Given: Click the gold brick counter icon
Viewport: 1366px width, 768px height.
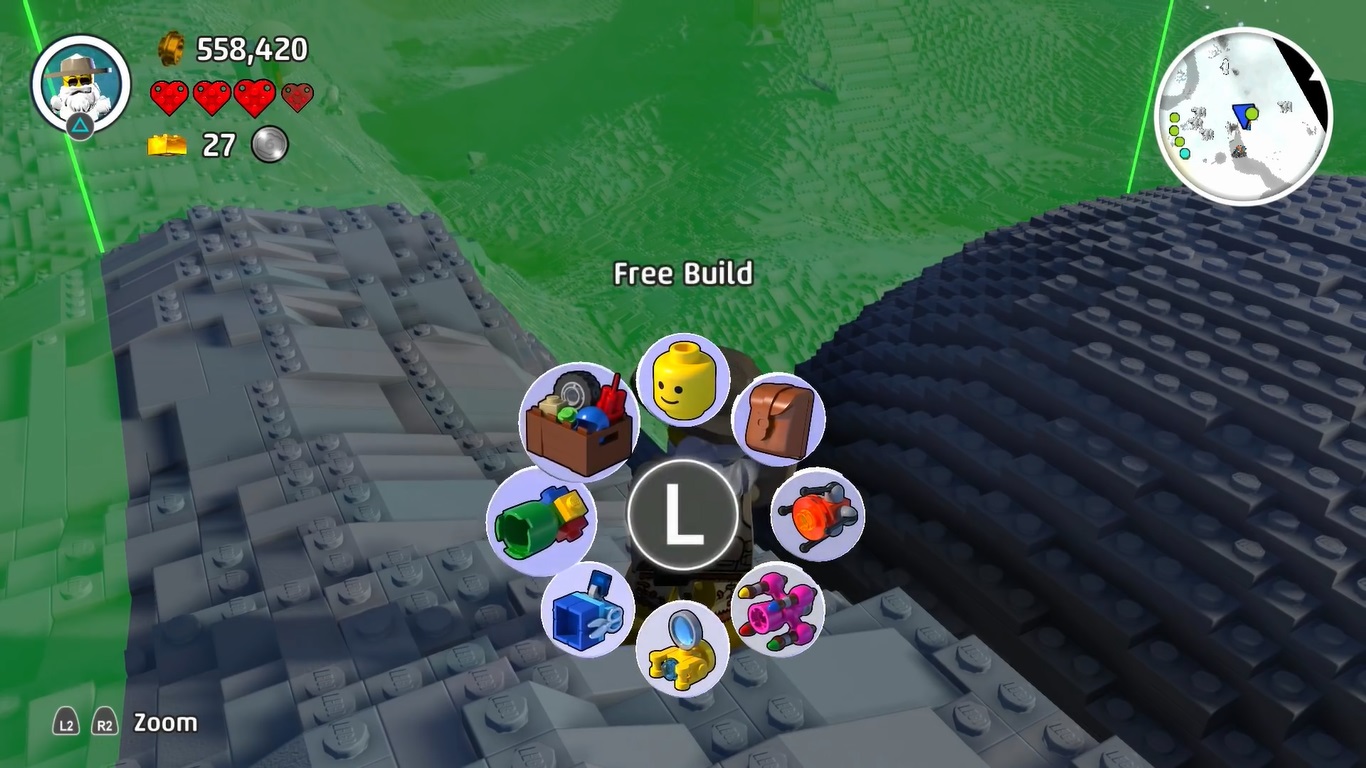Looking at the screenshot, I should 168,145.
